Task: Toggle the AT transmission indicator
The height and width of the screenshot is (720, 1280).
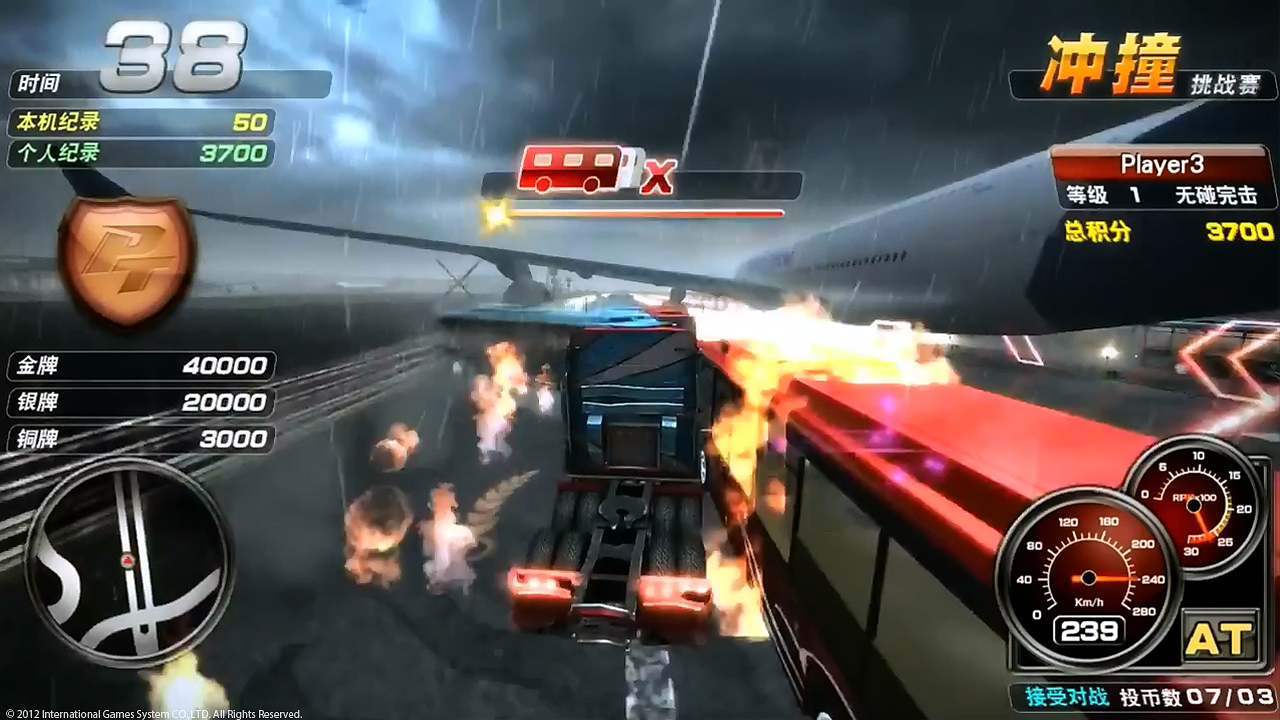Action: click(x=1218, y=638)
